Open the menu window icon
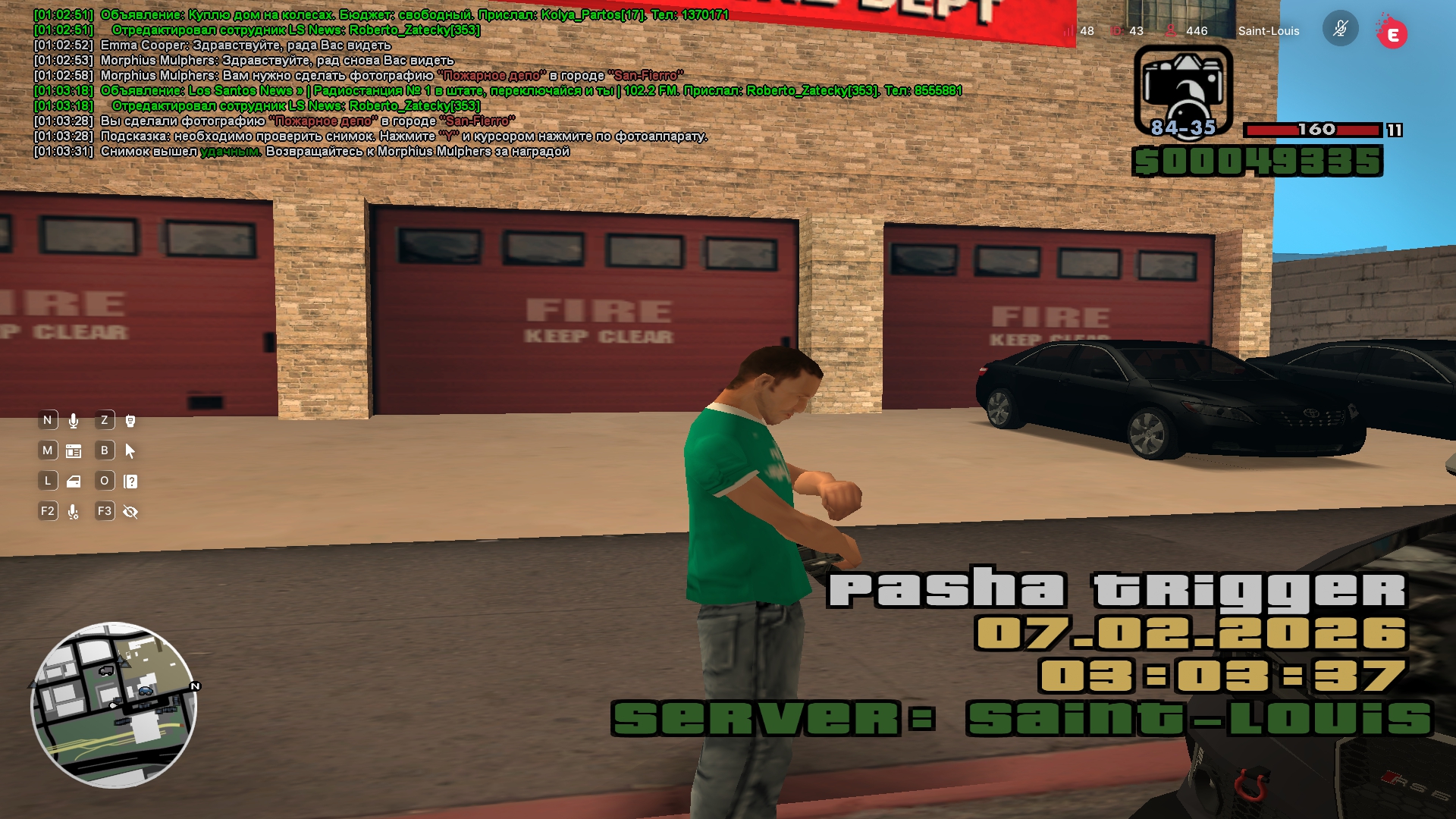Viewport: 1456px width, 819px height. point(74,451)
